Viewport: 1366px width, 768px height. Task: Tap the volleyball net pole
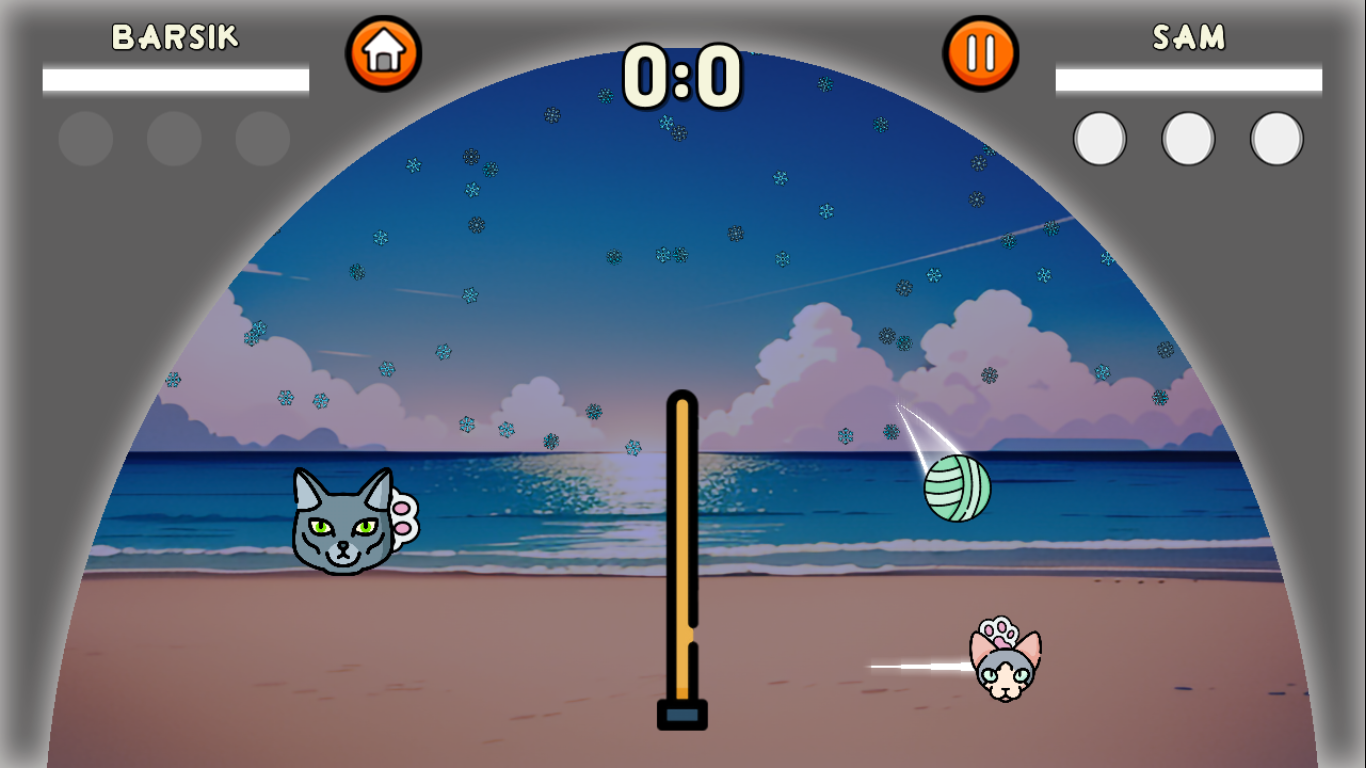pyautogui.click(x=681, y=560)
